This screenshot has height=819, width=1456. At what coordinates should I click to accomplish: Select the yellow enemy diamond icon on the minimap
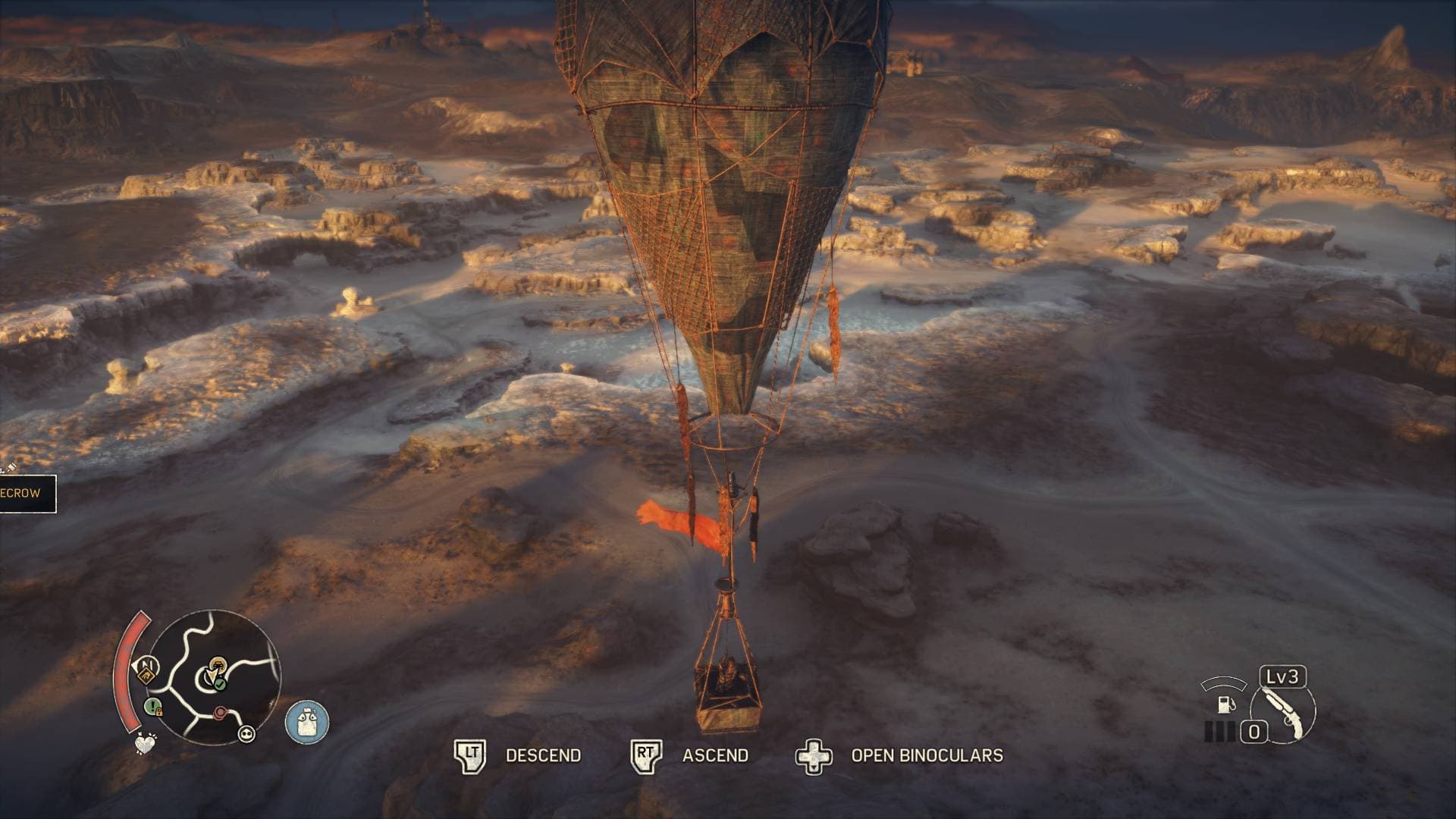(x=146, y=675)
